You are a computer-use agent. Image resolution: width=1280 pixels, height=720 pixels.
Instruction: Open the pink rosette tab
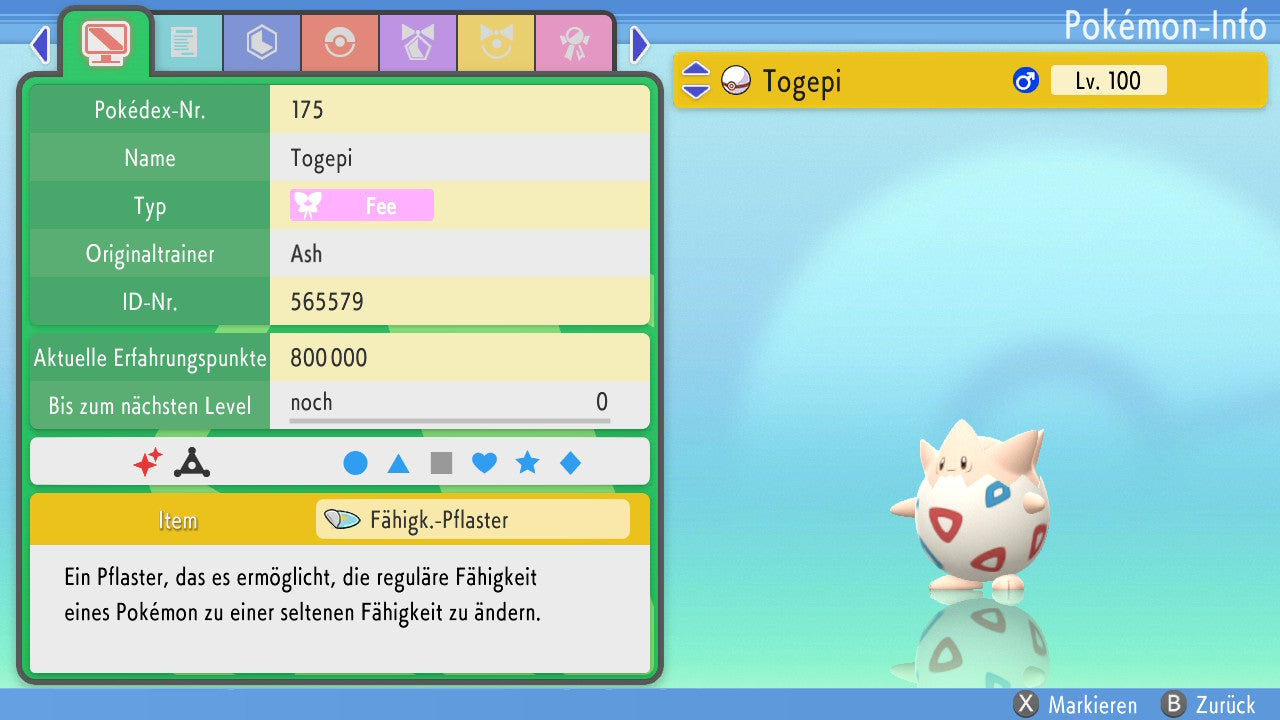[573, 42]
